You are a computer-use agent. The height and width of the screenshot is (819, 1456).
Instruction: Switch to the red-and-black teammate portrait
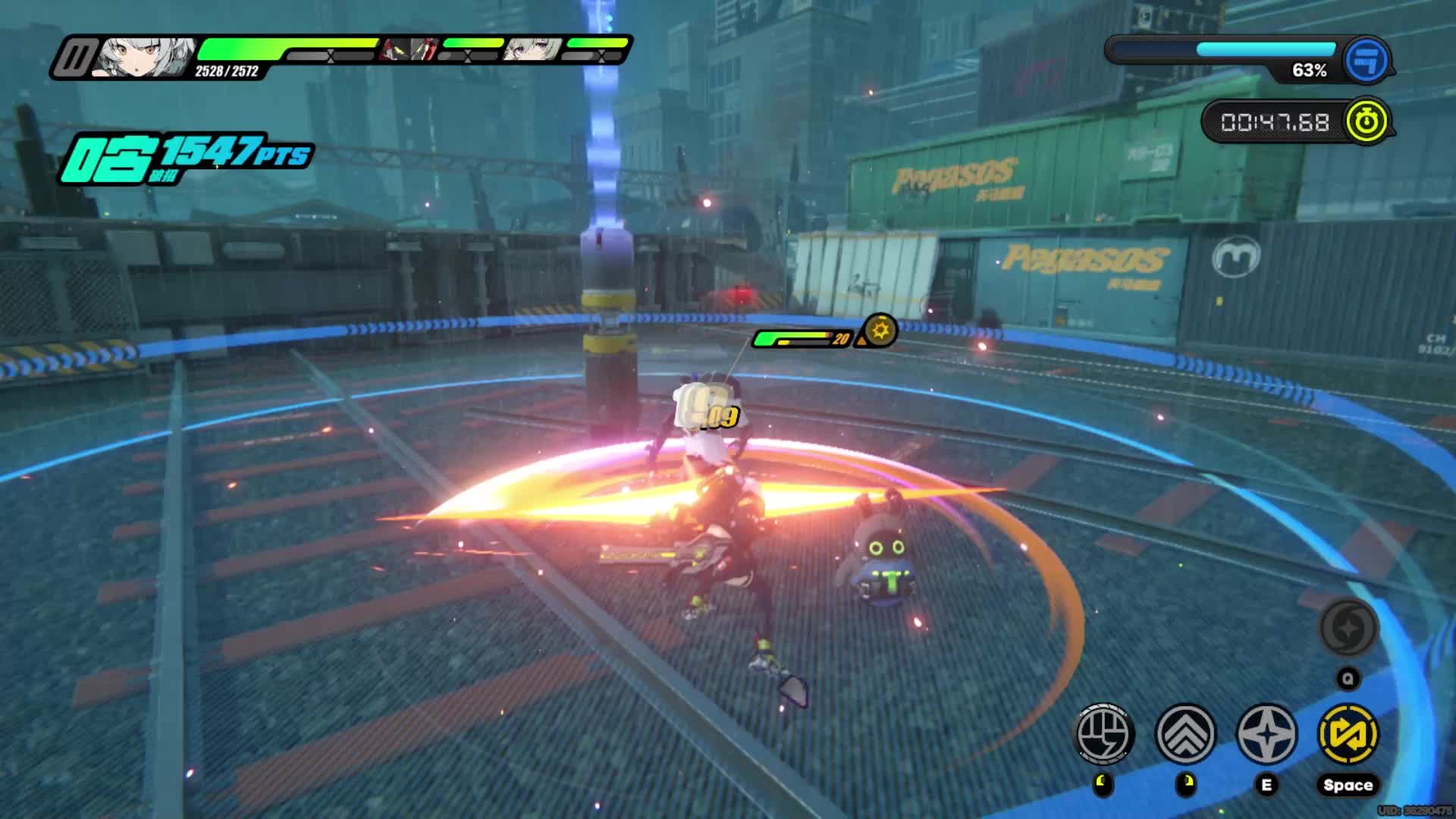pos(410,50)
